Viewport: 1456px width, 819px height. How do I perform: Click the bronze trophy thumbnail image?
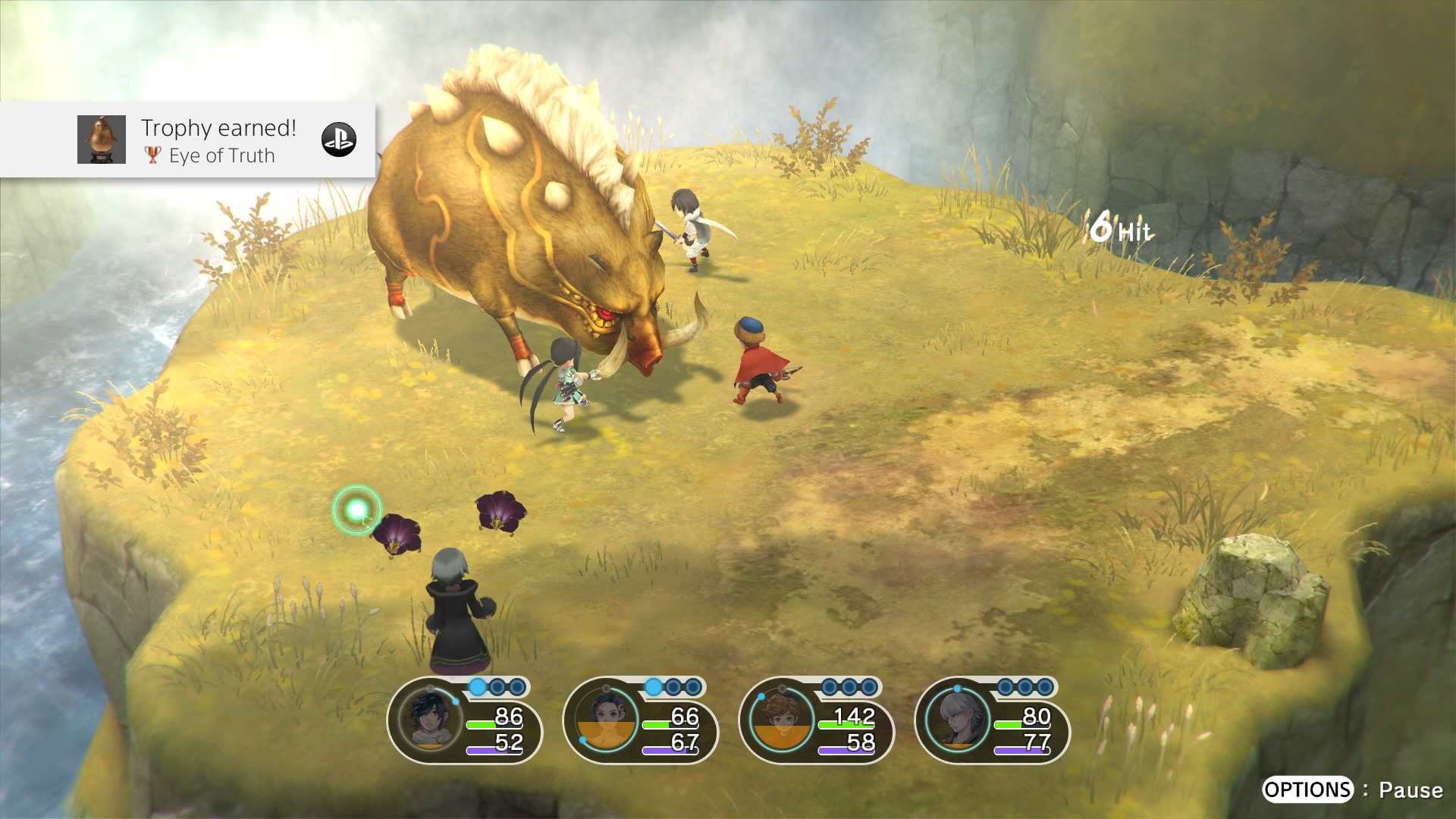point(102,140)
